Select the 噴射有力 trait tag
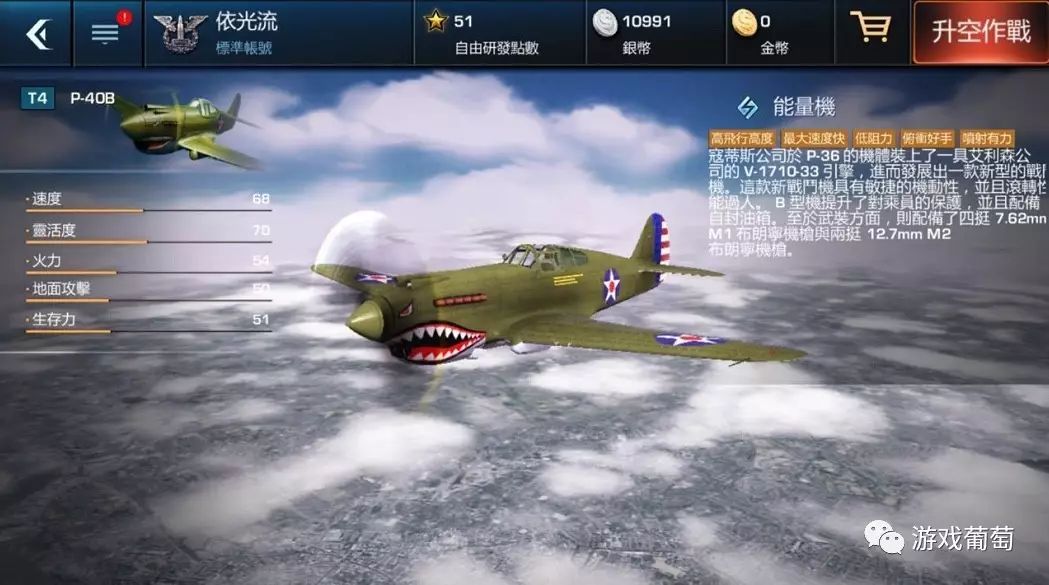 point(986,138)
